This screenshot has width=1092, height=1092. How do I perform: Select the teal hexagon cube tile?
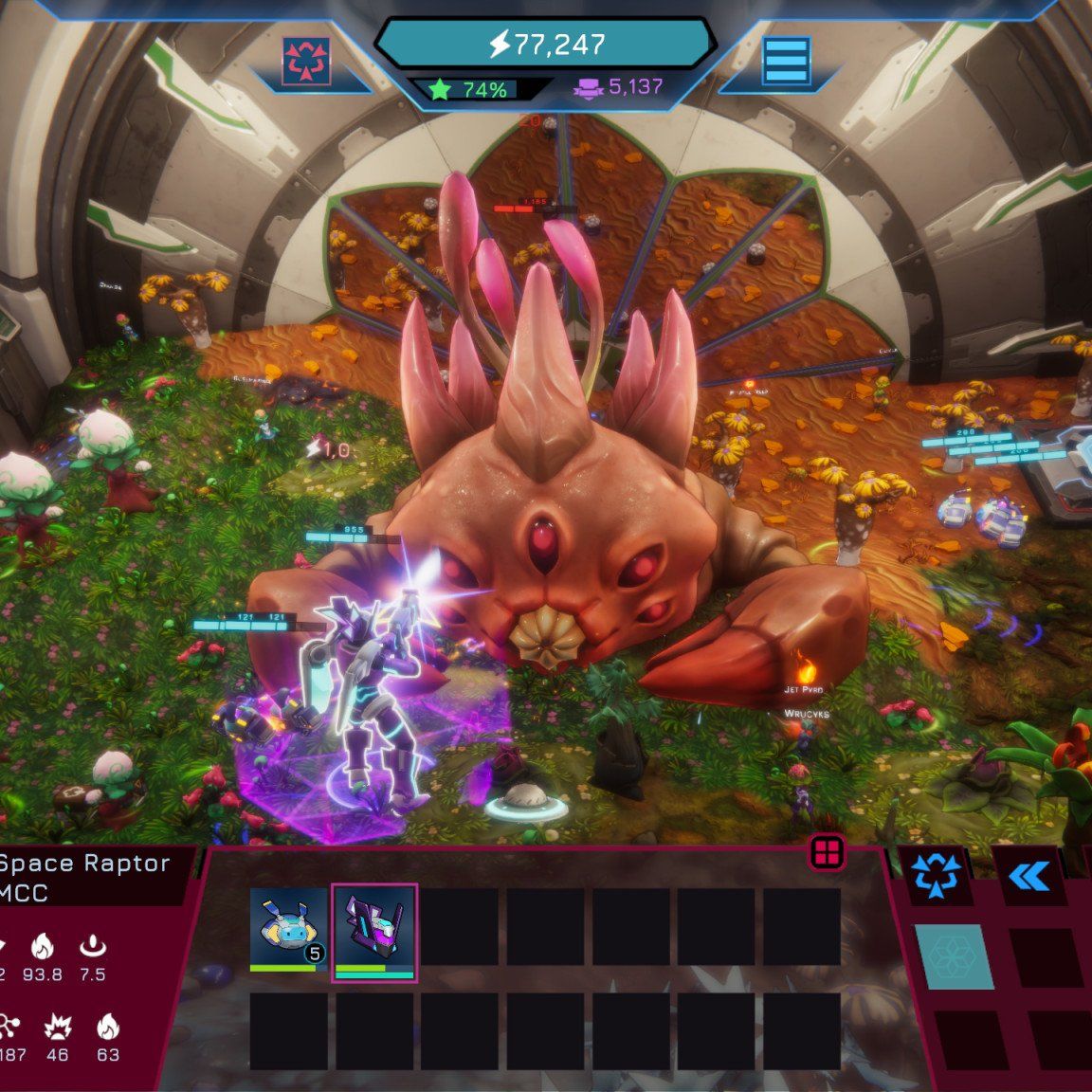click(954, 955)
